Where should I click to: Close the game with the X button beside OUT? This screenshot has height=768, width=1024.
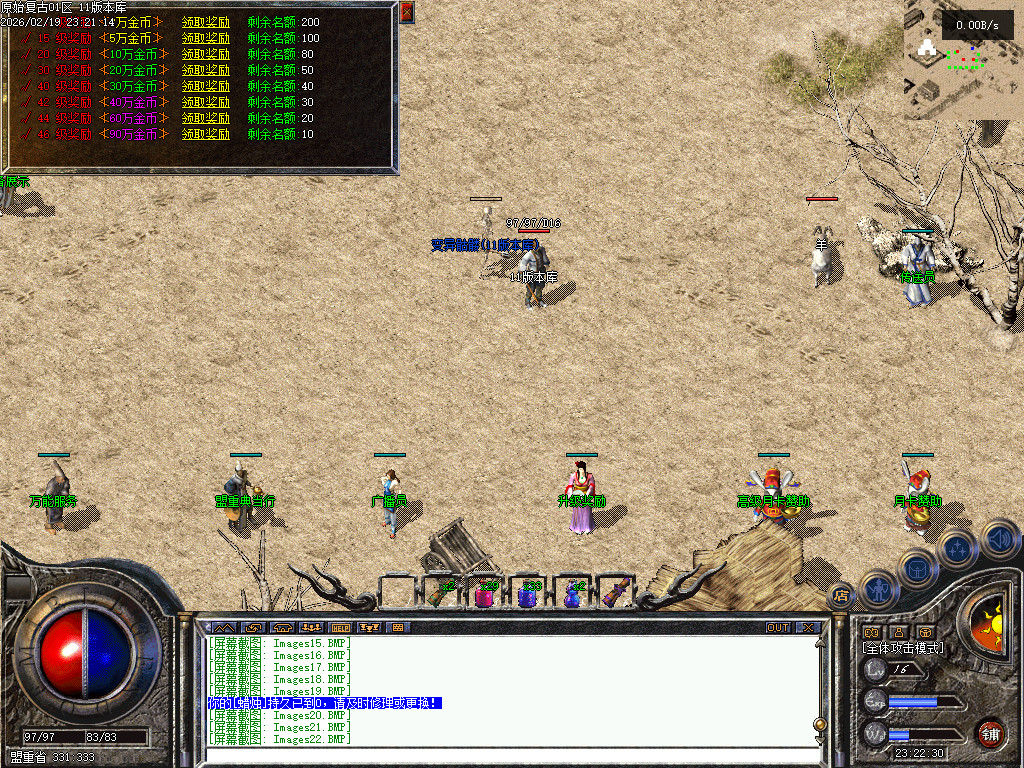[x=807, y=627]
